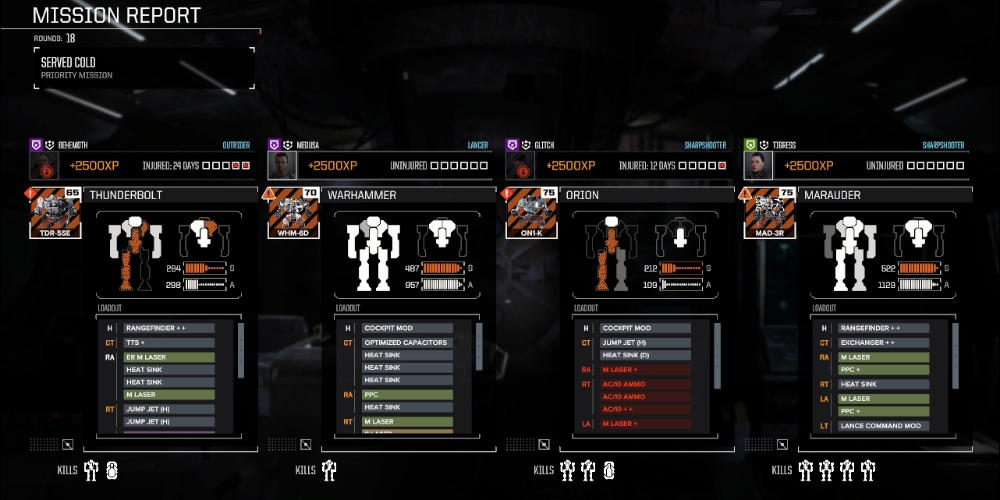
Task: Select Glitch's pilot portrait
Action: [520, 165]
